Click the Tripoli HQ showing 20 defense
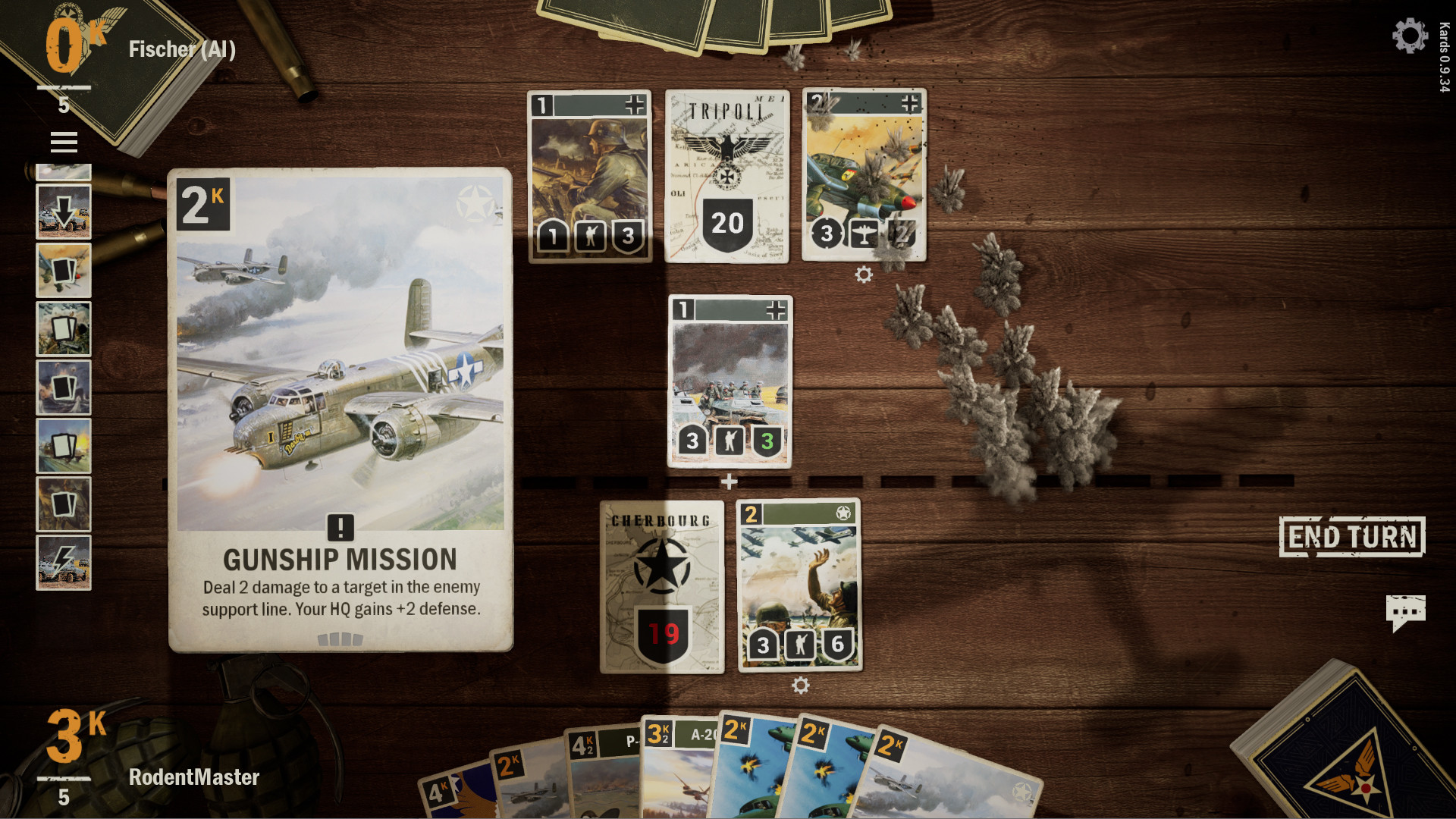1456x819 pixels. [726, 222]
